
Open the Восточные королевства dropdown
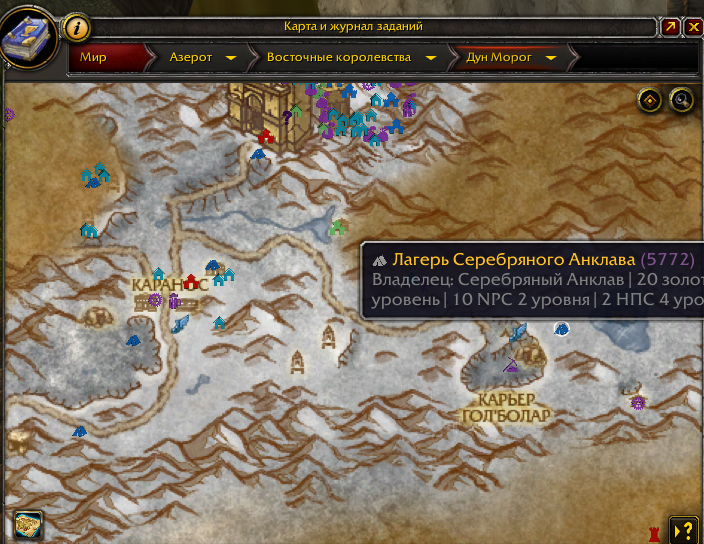click(431, 58)
